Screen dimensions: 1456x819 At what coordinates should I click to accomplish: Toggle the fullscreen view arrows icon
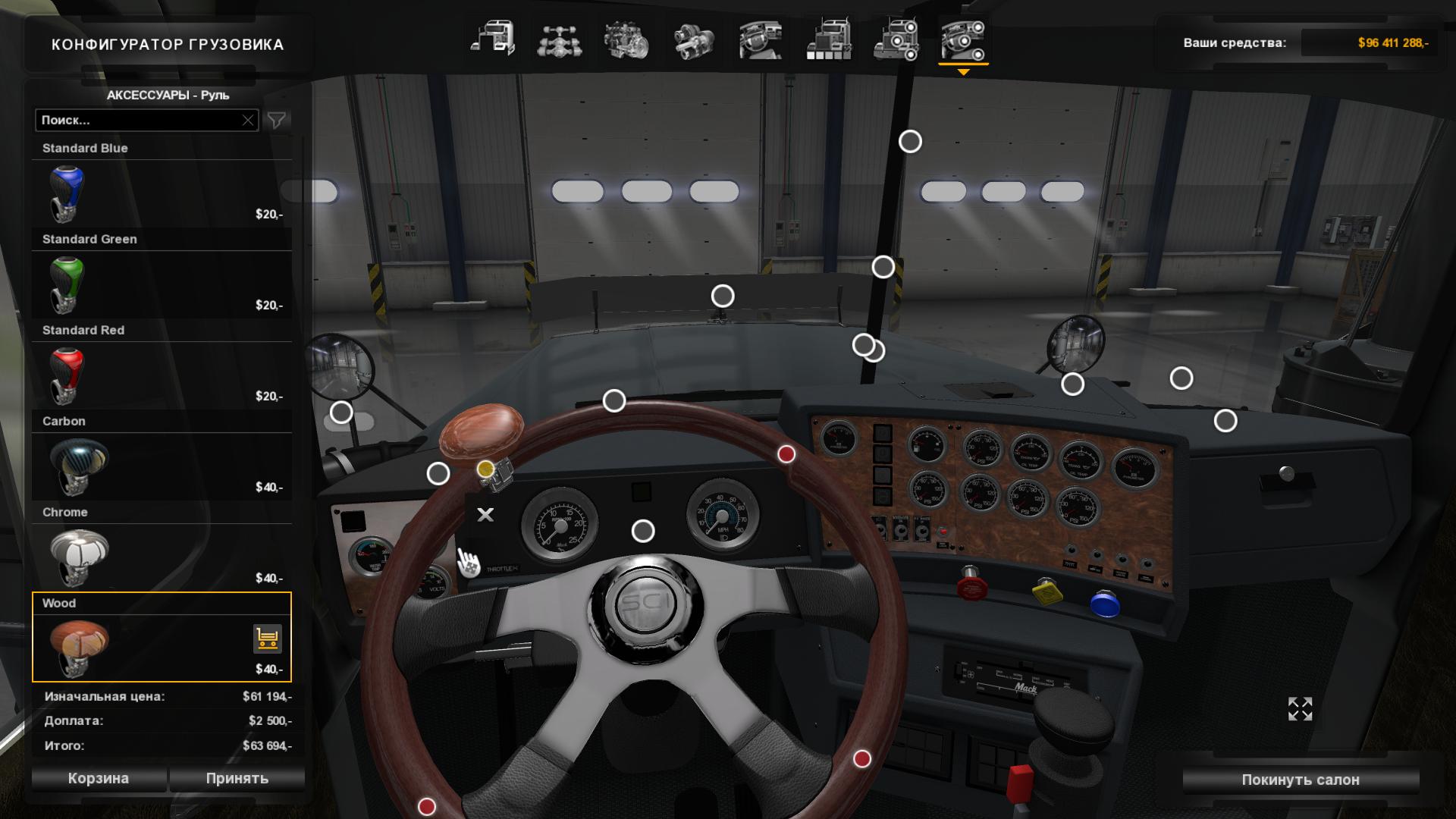click(1300, 709)
